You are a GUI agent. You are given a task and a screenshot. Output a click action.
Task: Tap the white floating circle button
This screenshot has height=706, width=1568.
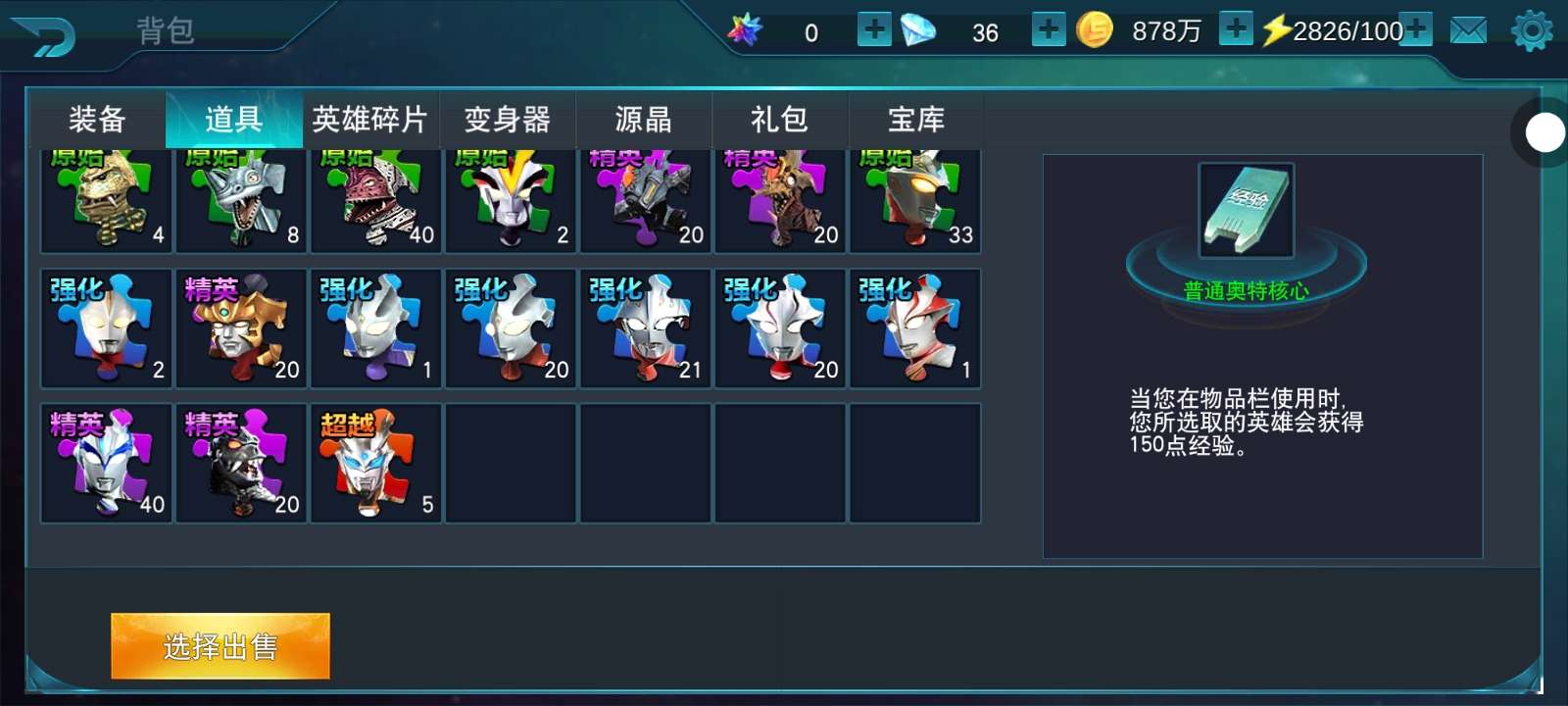(1545, 132)
